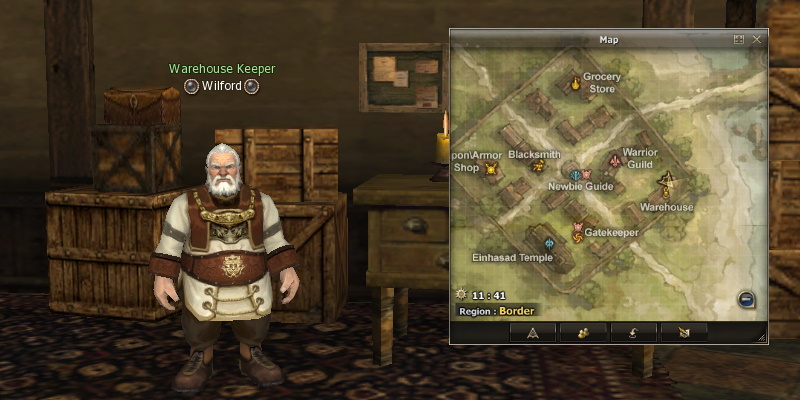
Task: Click the third bottom map button with curved arrow
Action: pyautogui.click(x=633, y=333)
